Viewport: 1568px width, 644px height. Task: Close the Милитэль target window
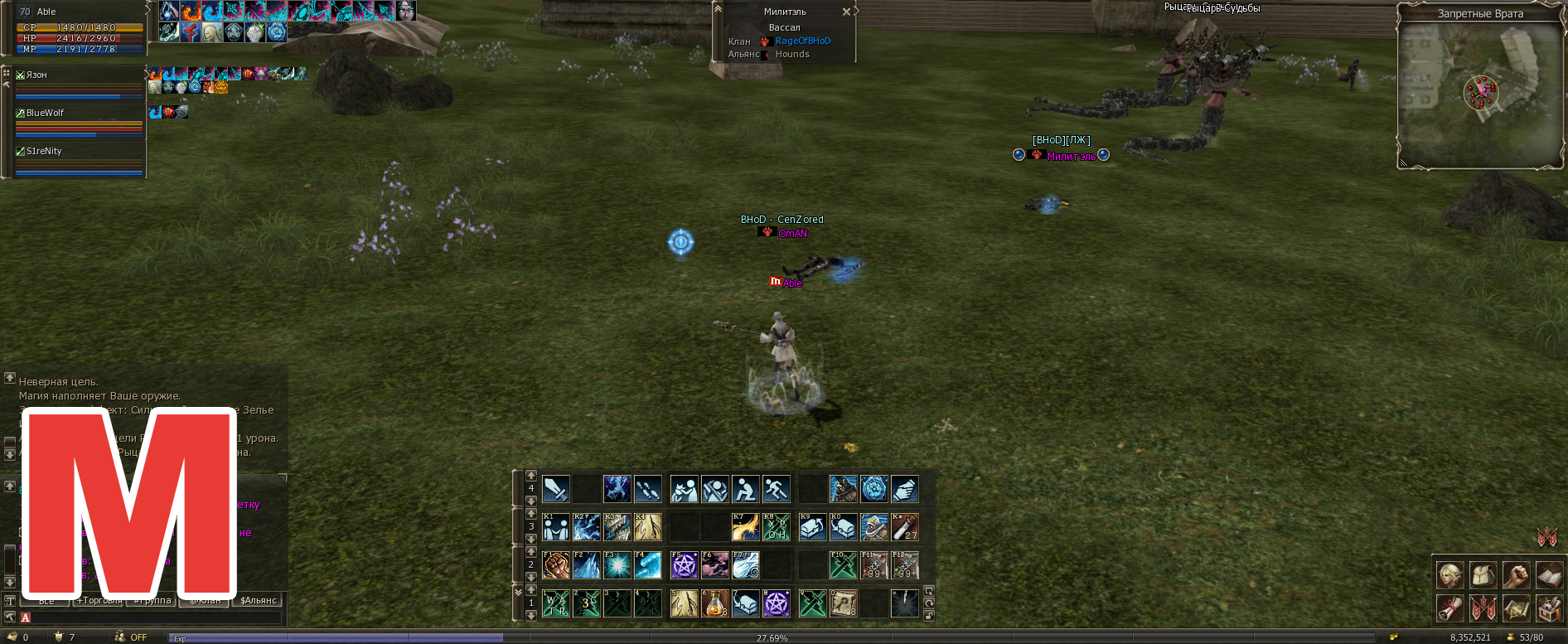[845, 12]
